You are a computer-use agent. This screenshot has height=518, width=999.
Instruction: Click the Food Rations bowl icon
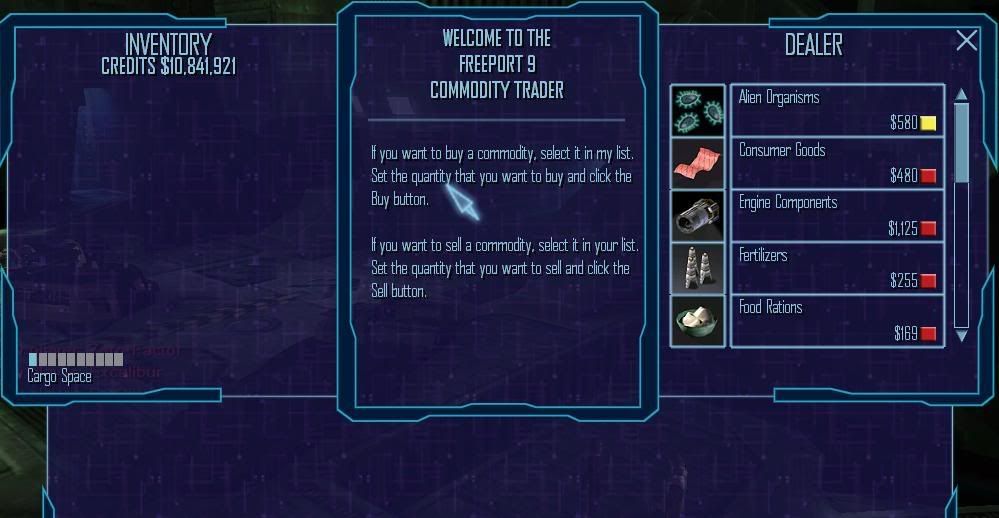[698, 320]
